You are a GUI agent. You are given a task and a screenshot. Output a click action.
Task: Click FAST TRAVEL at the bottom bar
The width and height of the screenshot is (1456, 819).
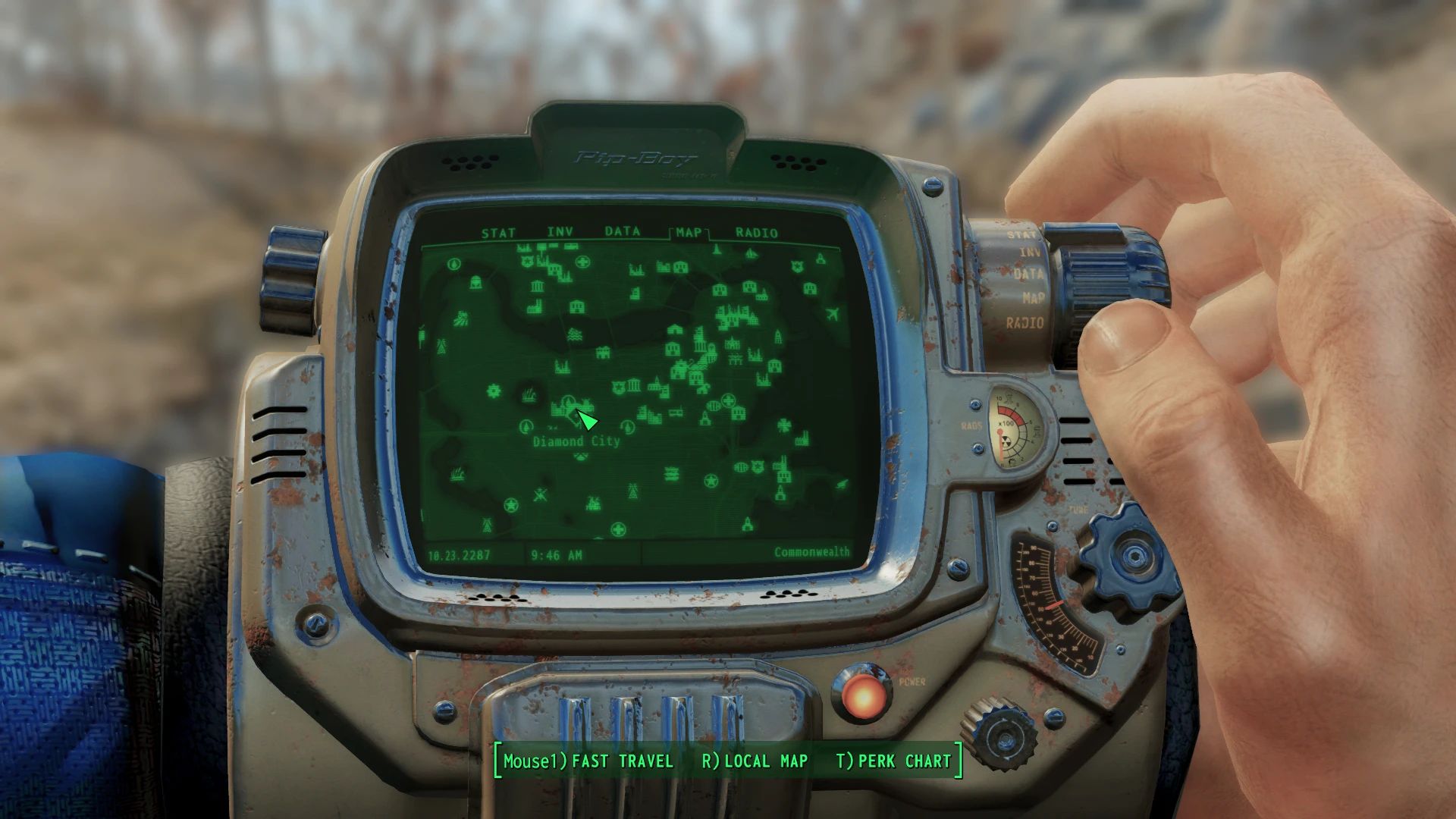tap(623, 762)
